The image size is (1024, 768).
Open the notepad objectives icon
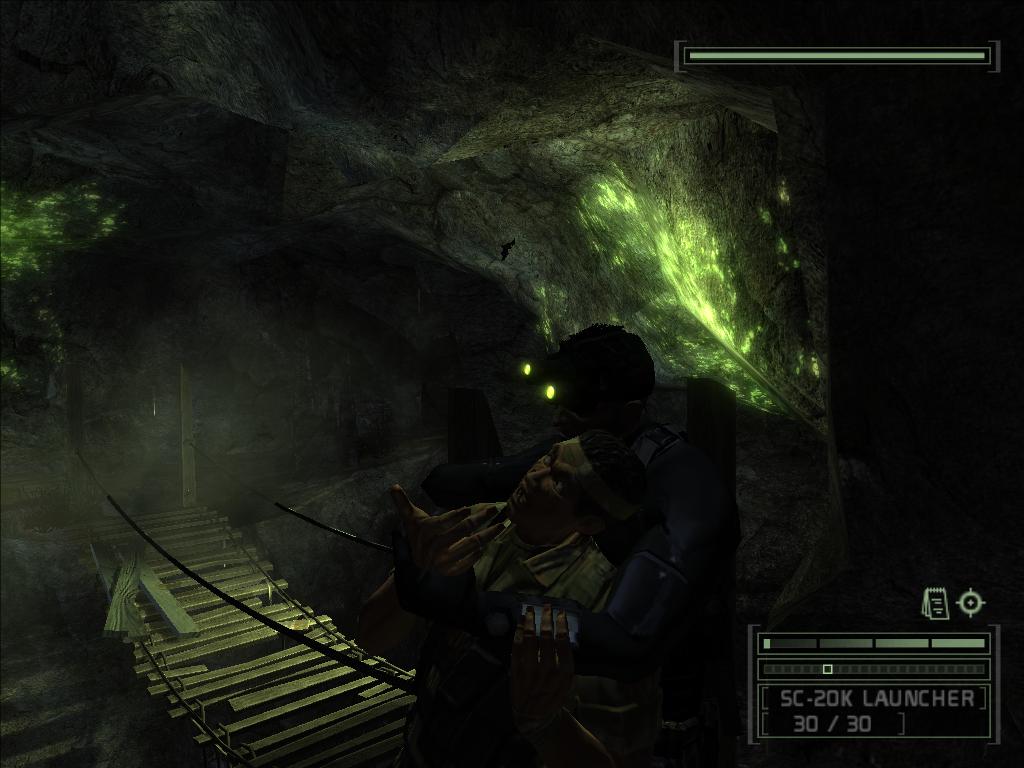point(935,603)
